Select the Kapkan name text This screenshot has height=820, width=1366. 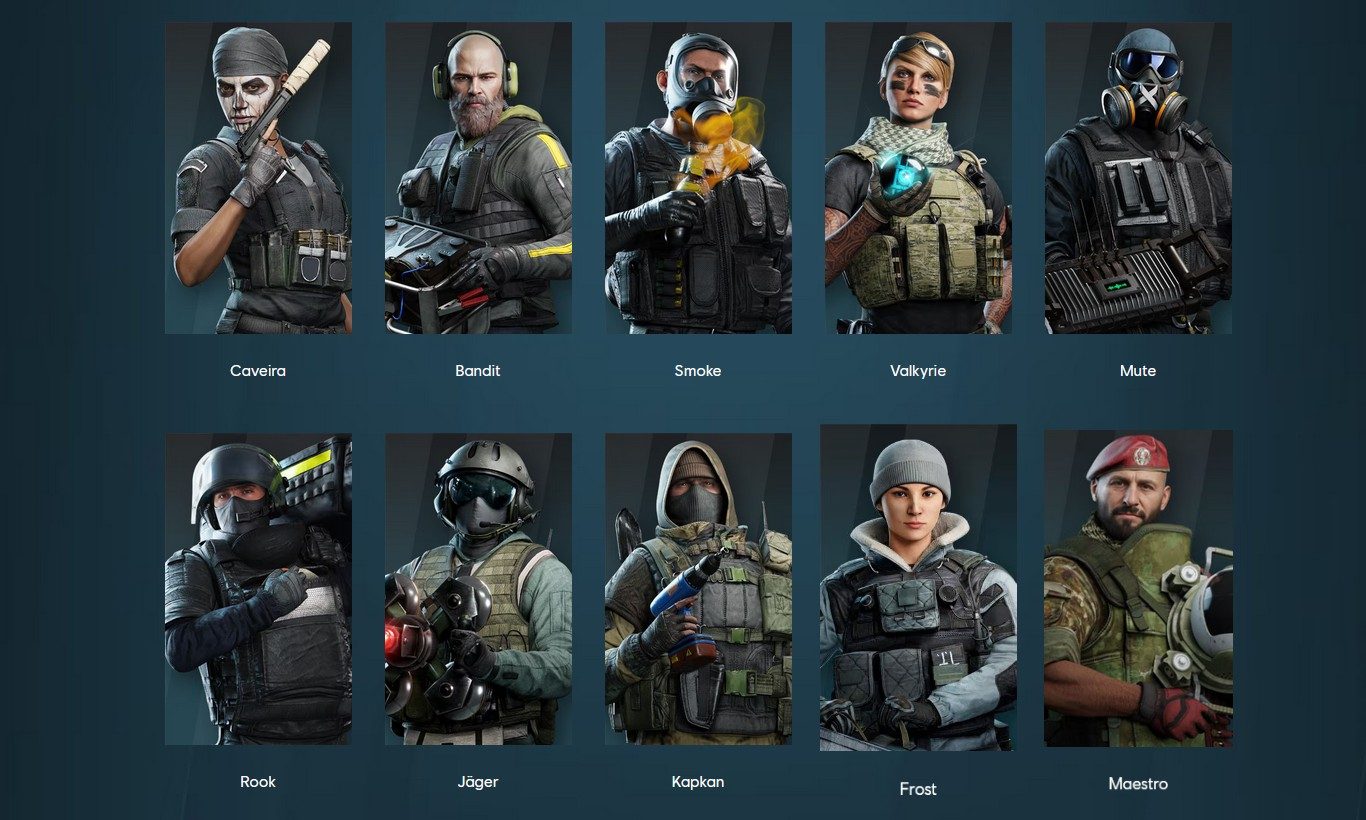(698, 781)
